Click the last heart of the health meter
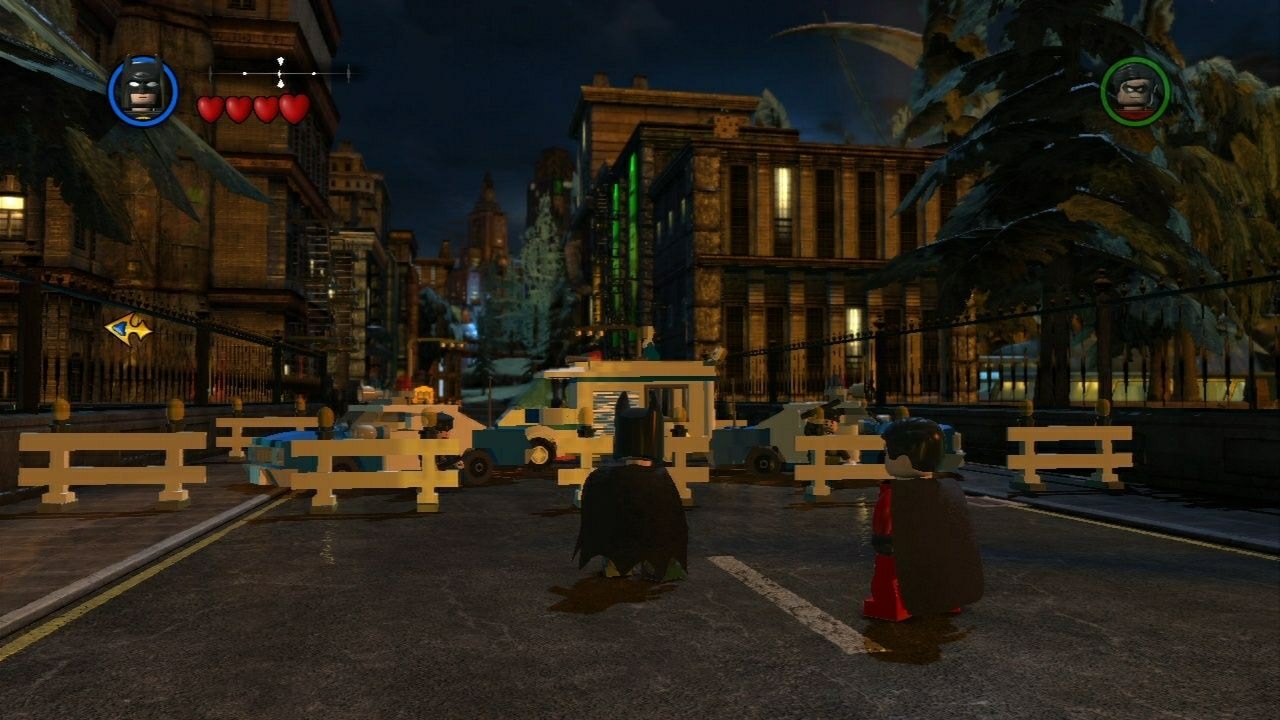 (292, 108)
